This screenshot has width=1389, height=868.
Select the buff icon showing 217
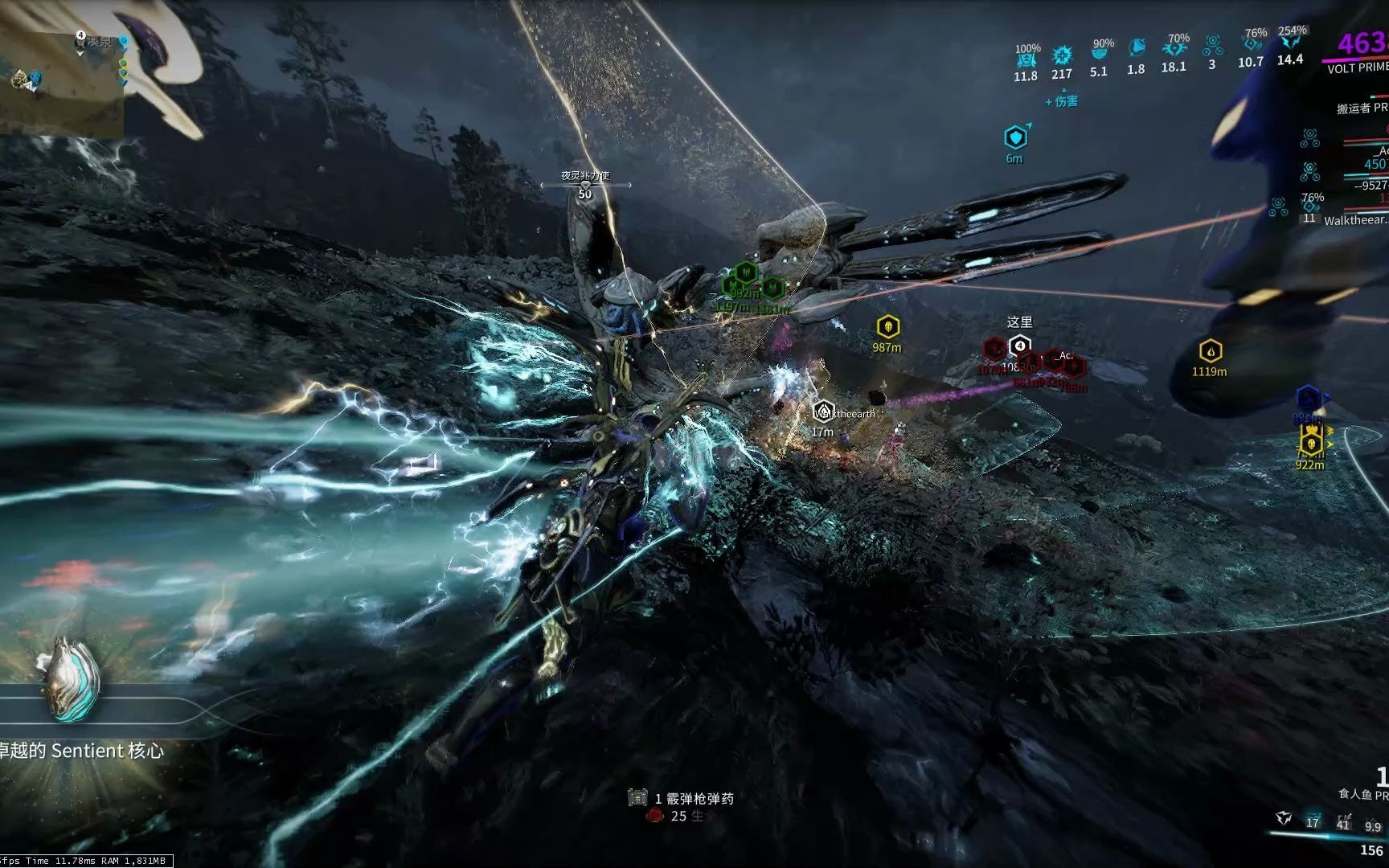[1062, 55]
